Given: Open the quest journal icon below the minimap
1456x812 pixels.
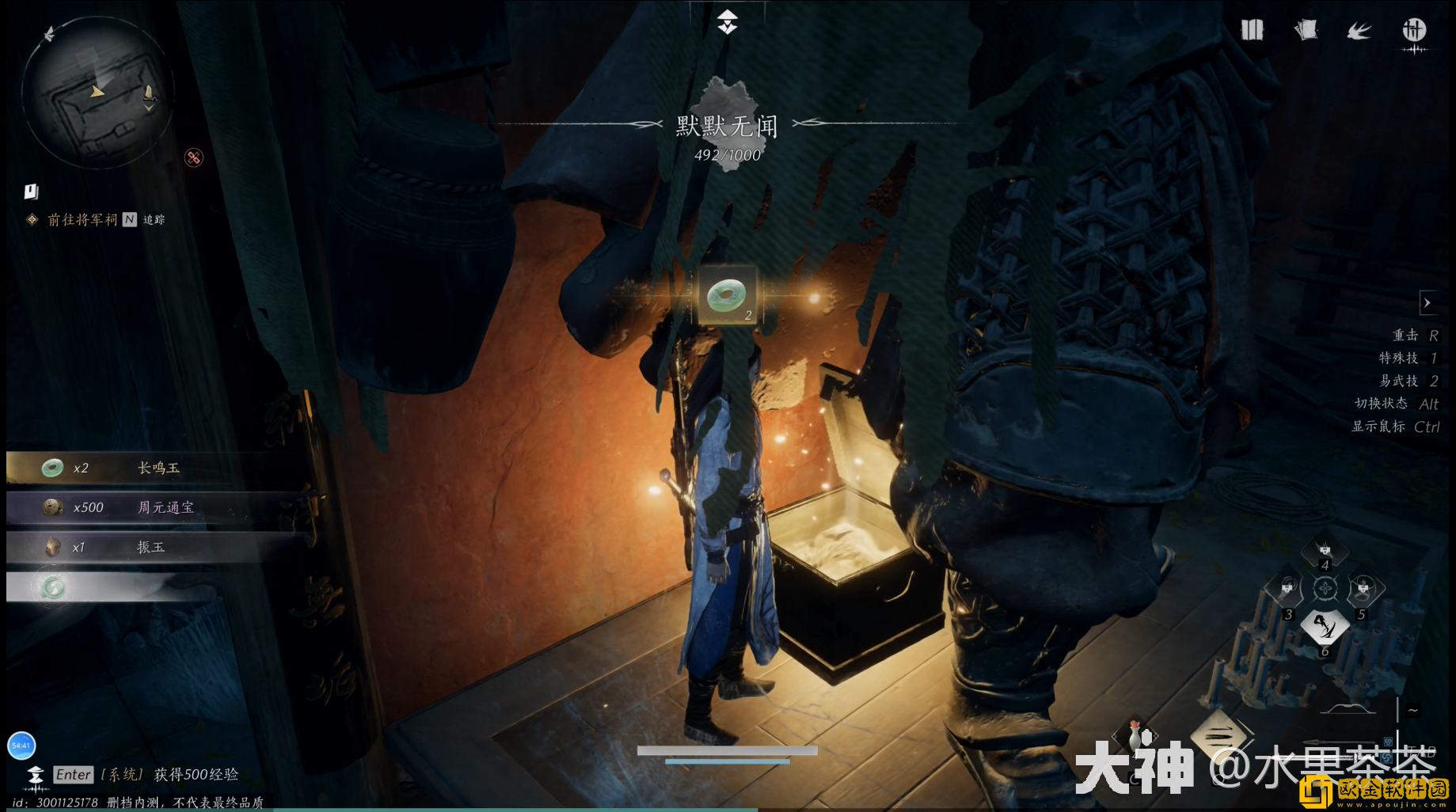Looking at the screenshot, I should click(31, 192).
